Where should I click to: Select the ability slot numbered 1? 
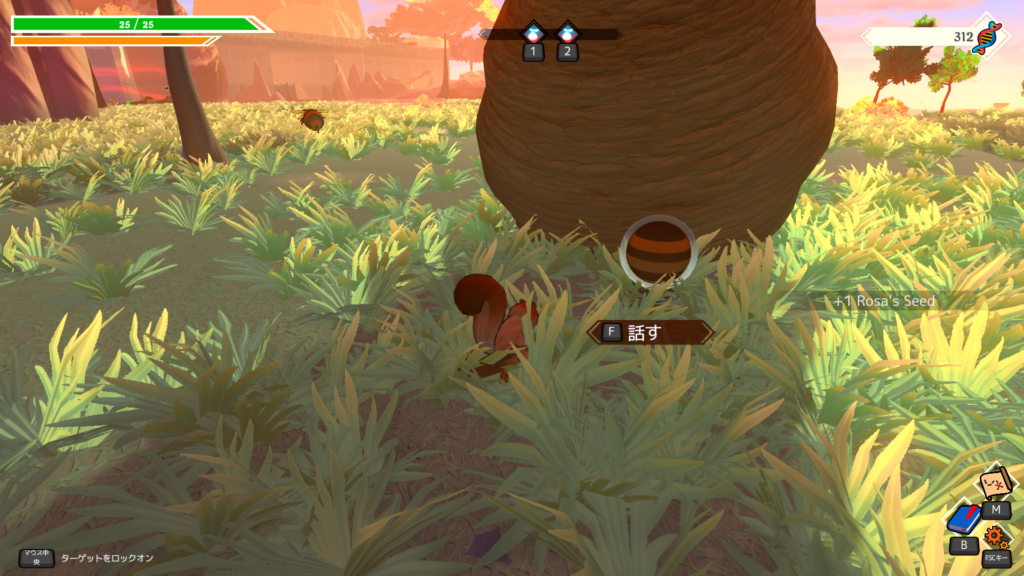click(x=534, y=33)
